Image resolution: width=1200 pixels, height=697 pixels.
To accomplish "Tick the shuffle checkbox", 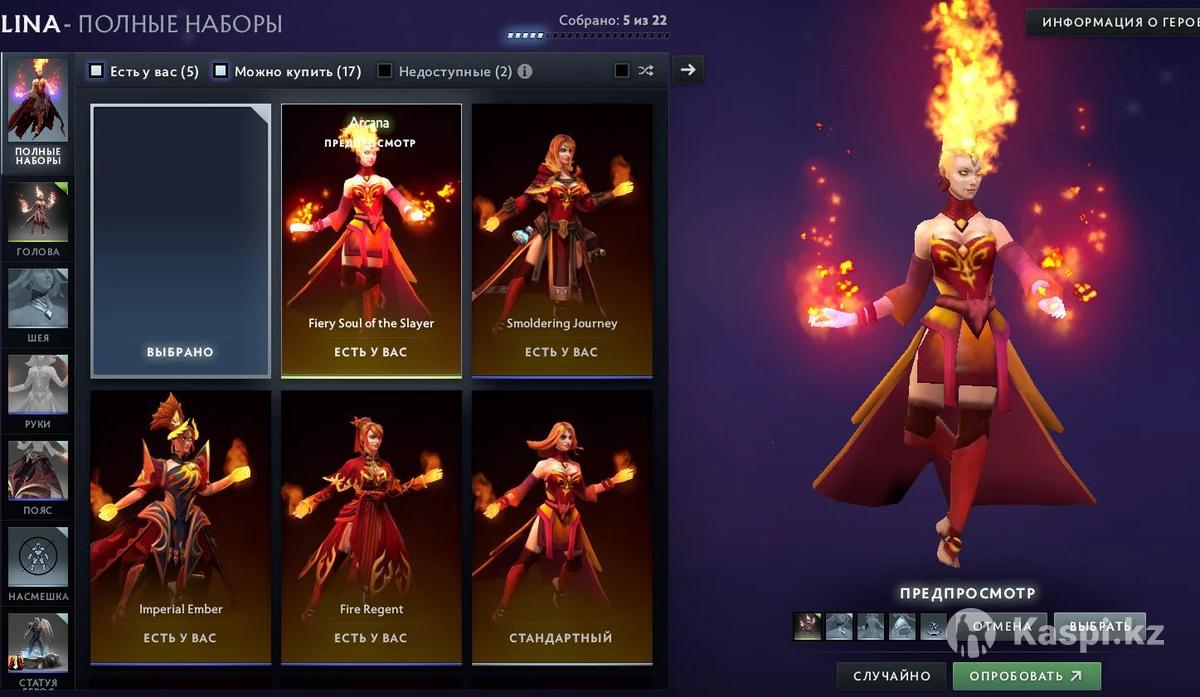I will pos(622,71).
